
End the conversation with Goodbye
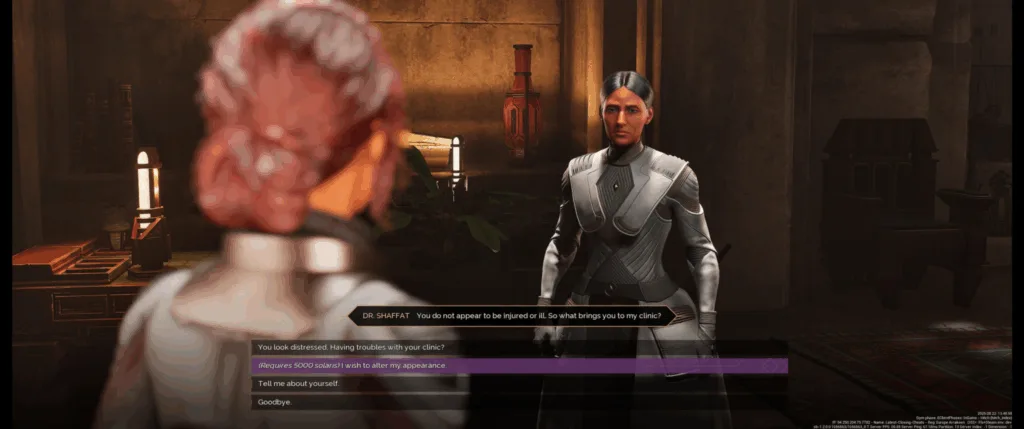(276, 402)
